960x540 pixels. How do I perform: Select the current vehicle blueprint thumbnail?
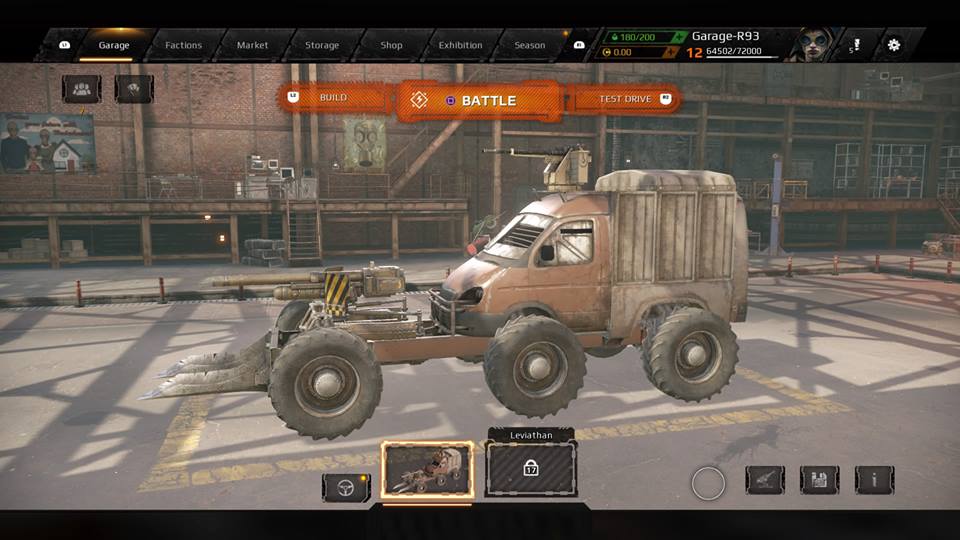click(427, 470)
